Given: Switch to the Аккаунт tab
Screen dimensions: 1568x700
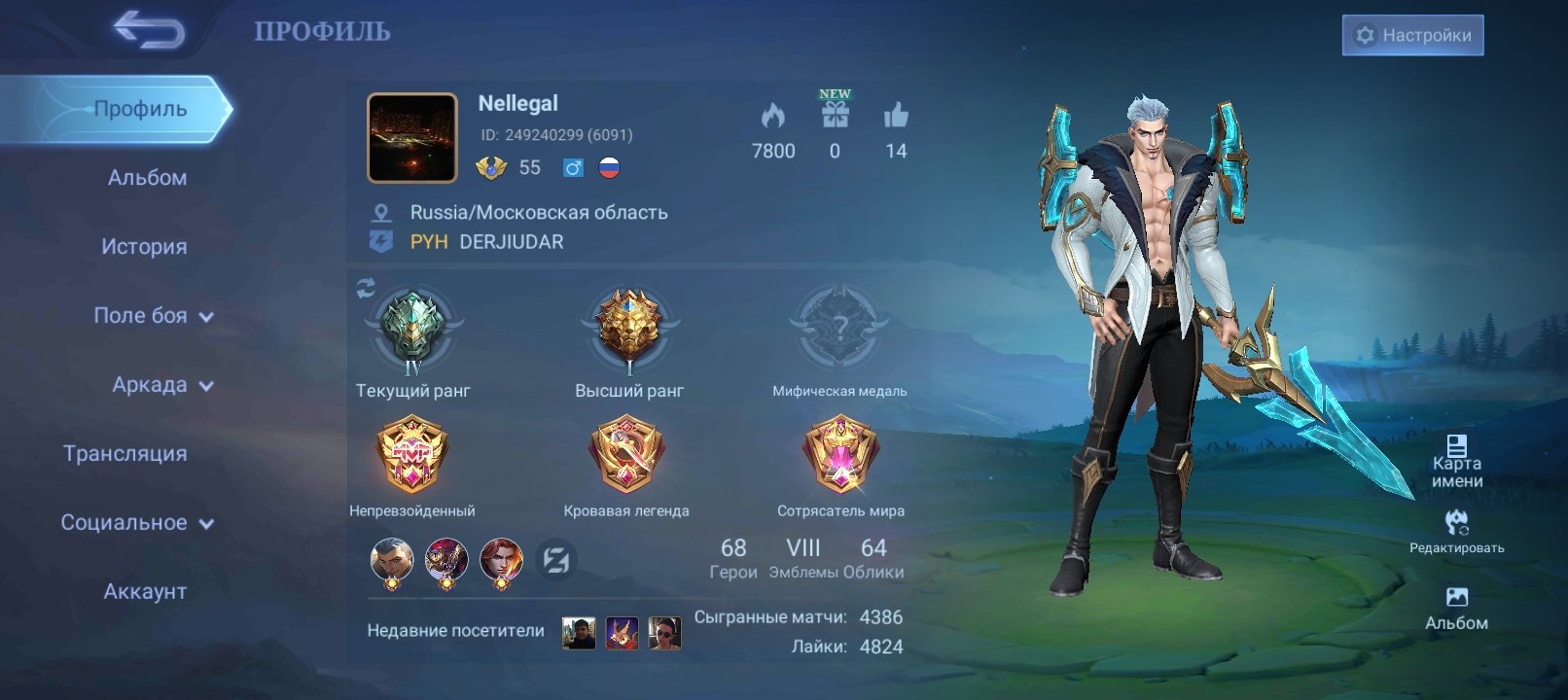Looking at the screenshot, I should coord(145,592).
